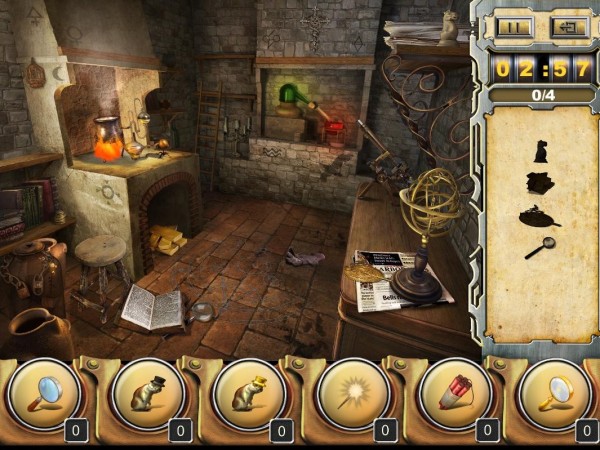Select the red dynamite power-up

pos(454,394)
